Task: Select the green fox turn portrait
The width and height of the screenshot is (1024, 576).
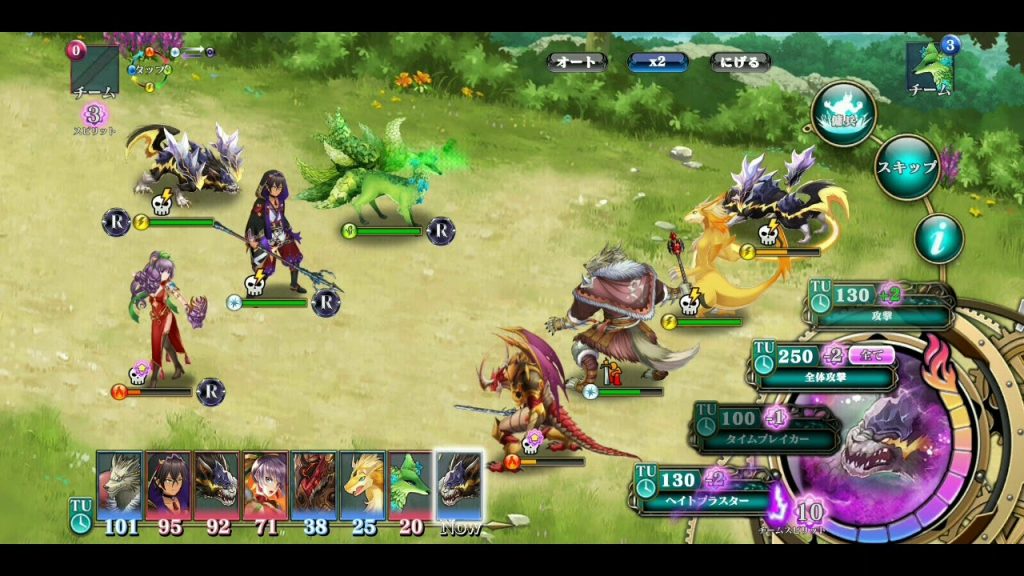Action: 410,485
